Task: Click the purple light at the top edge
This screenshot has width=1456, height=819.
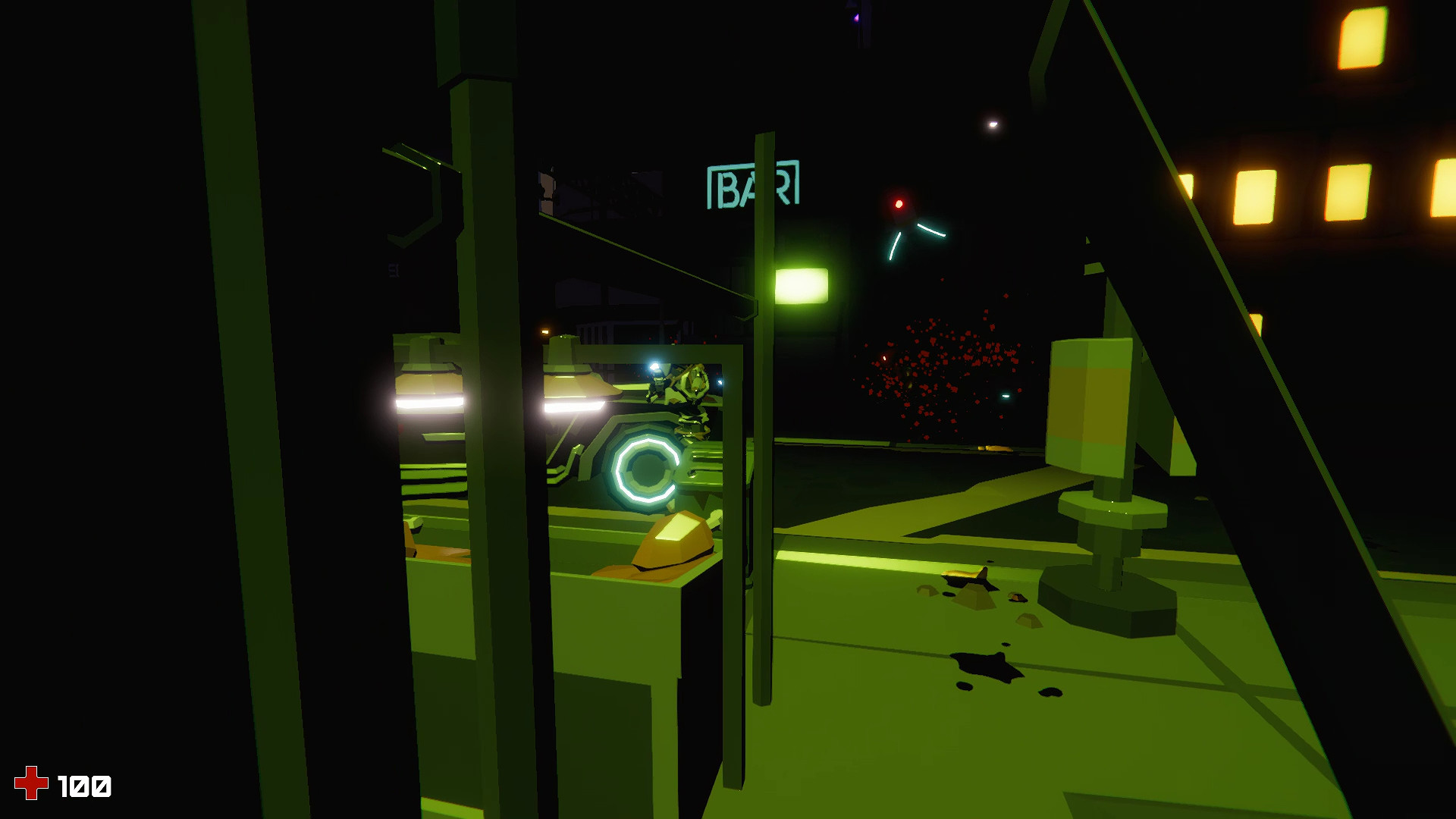Action: point(855,17)
